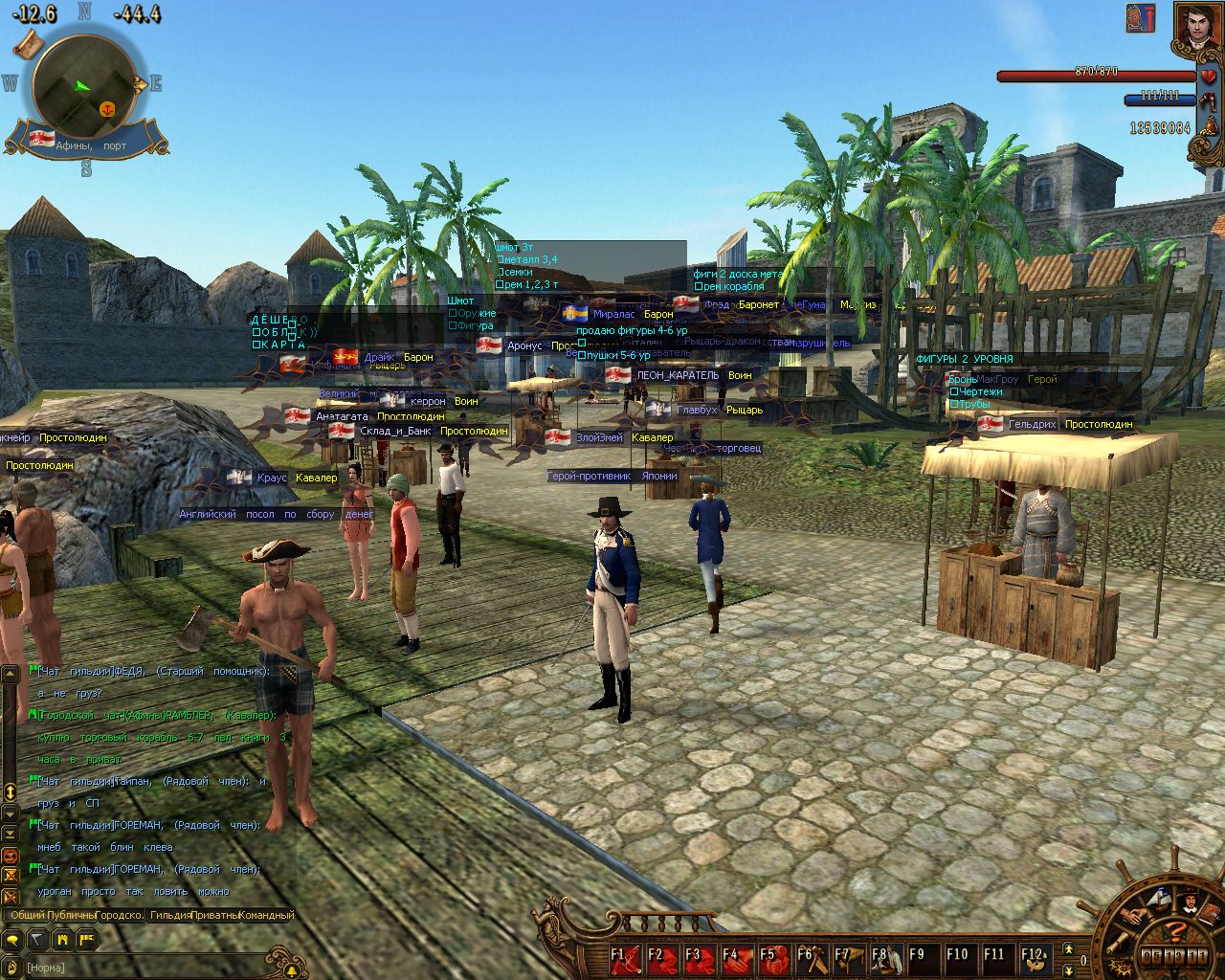Screen dimensions: 1225x980
Task: Focus the chat input field
Action: [144, 968]
